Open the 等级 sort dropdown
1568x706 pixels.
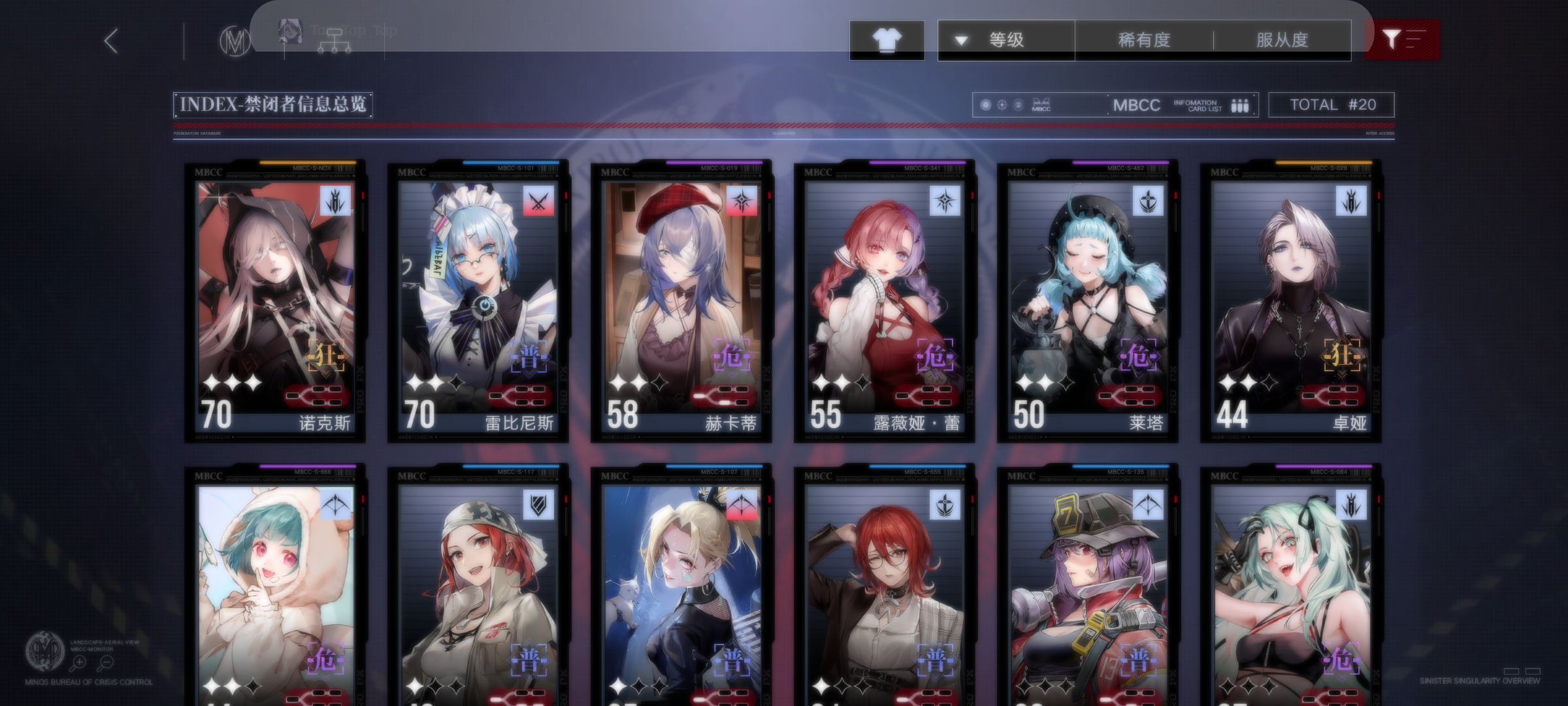tap(1006, 39)
